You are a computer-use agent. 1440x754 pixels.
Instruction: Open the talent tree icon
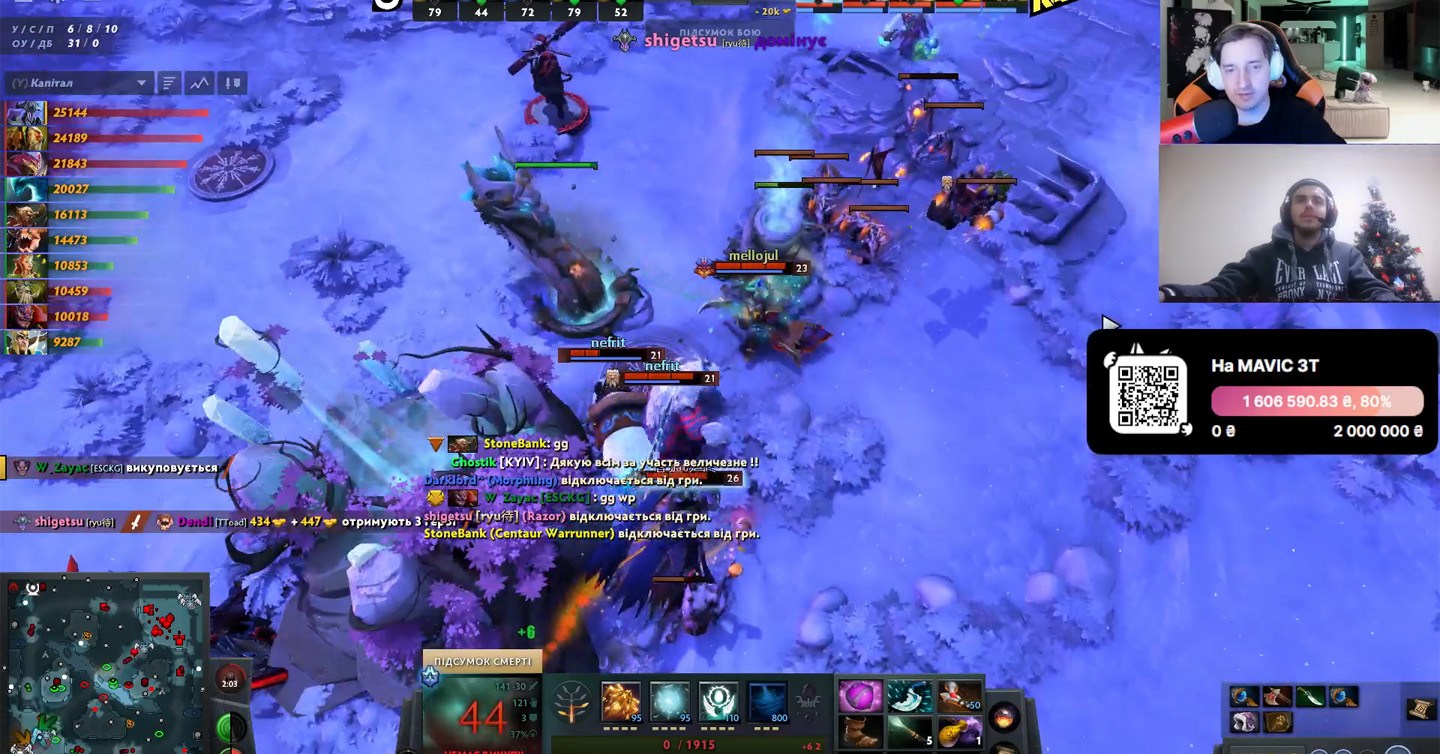click(x=571, y=702)
